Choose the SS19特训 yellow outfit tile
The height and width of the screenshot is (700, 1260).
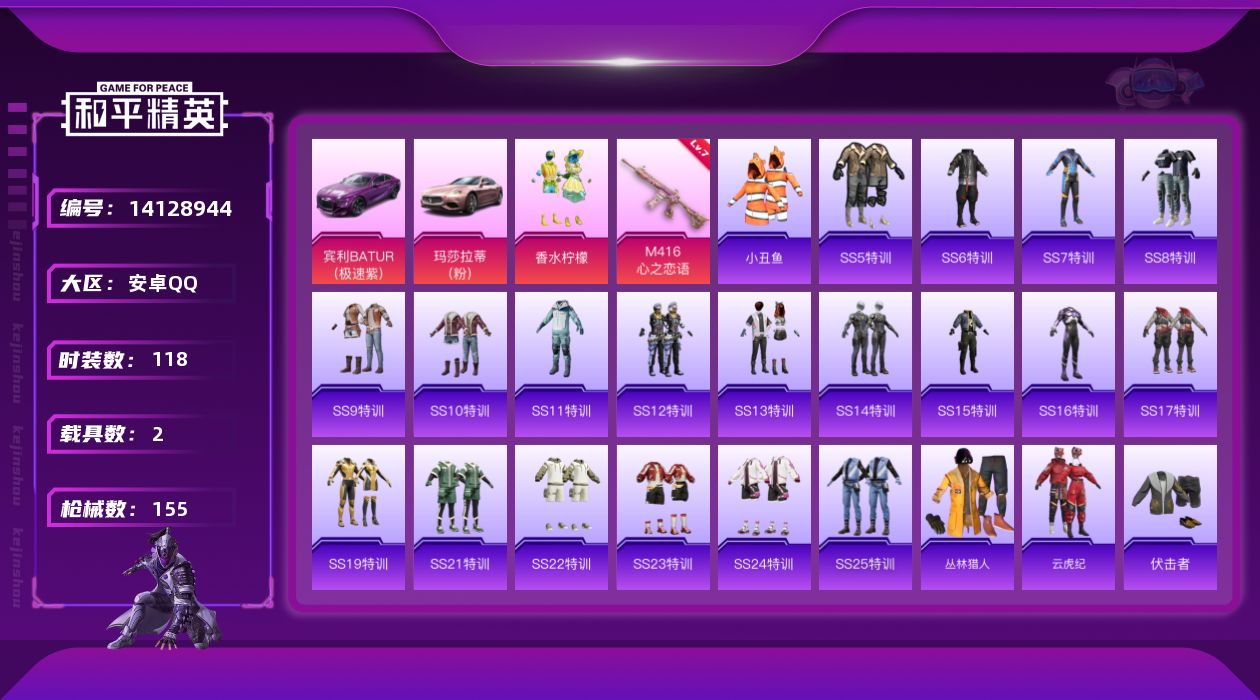[x=358, y=517]
